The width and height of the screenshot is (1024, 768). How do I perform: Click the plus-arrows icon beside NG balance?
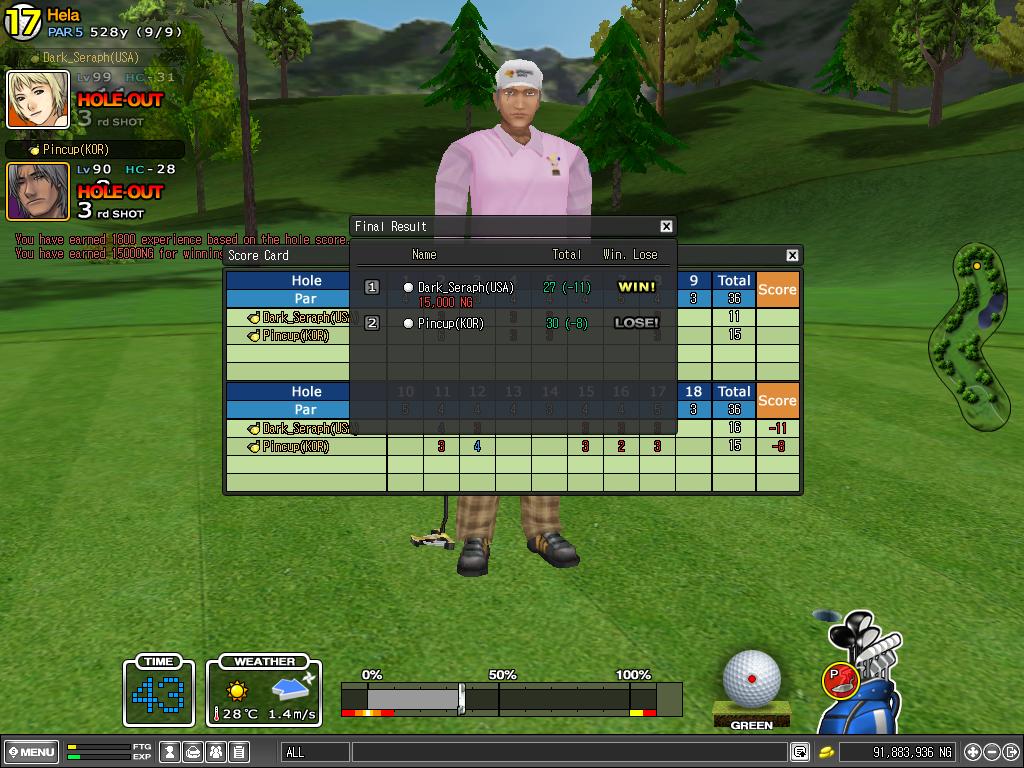click(972, 752)
